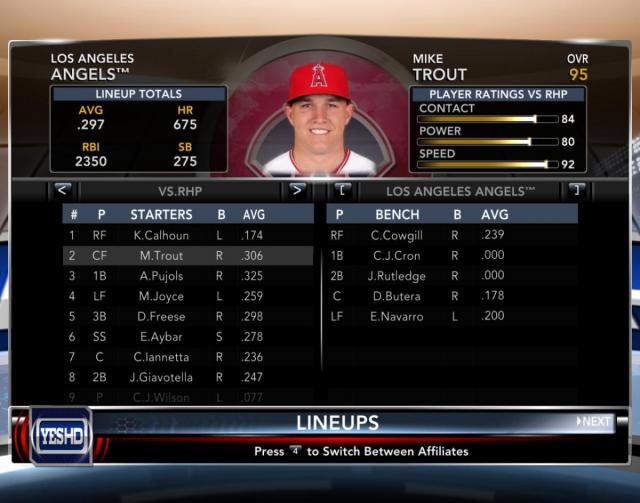Choose catcher C.Iannetta row
The image size is (640, 503).
[x=160, y=357]
